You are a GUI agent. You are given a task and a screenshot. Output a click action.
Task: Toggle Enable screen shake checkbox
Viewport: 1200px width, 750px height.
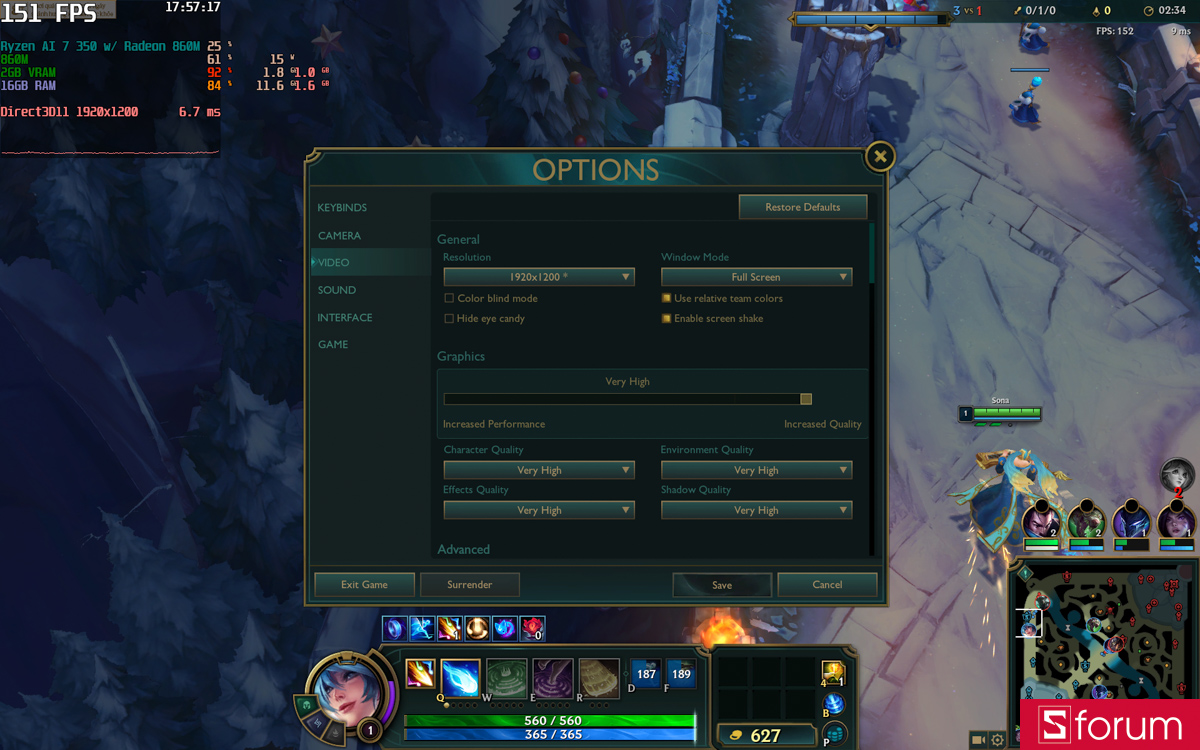pos(666,319)
